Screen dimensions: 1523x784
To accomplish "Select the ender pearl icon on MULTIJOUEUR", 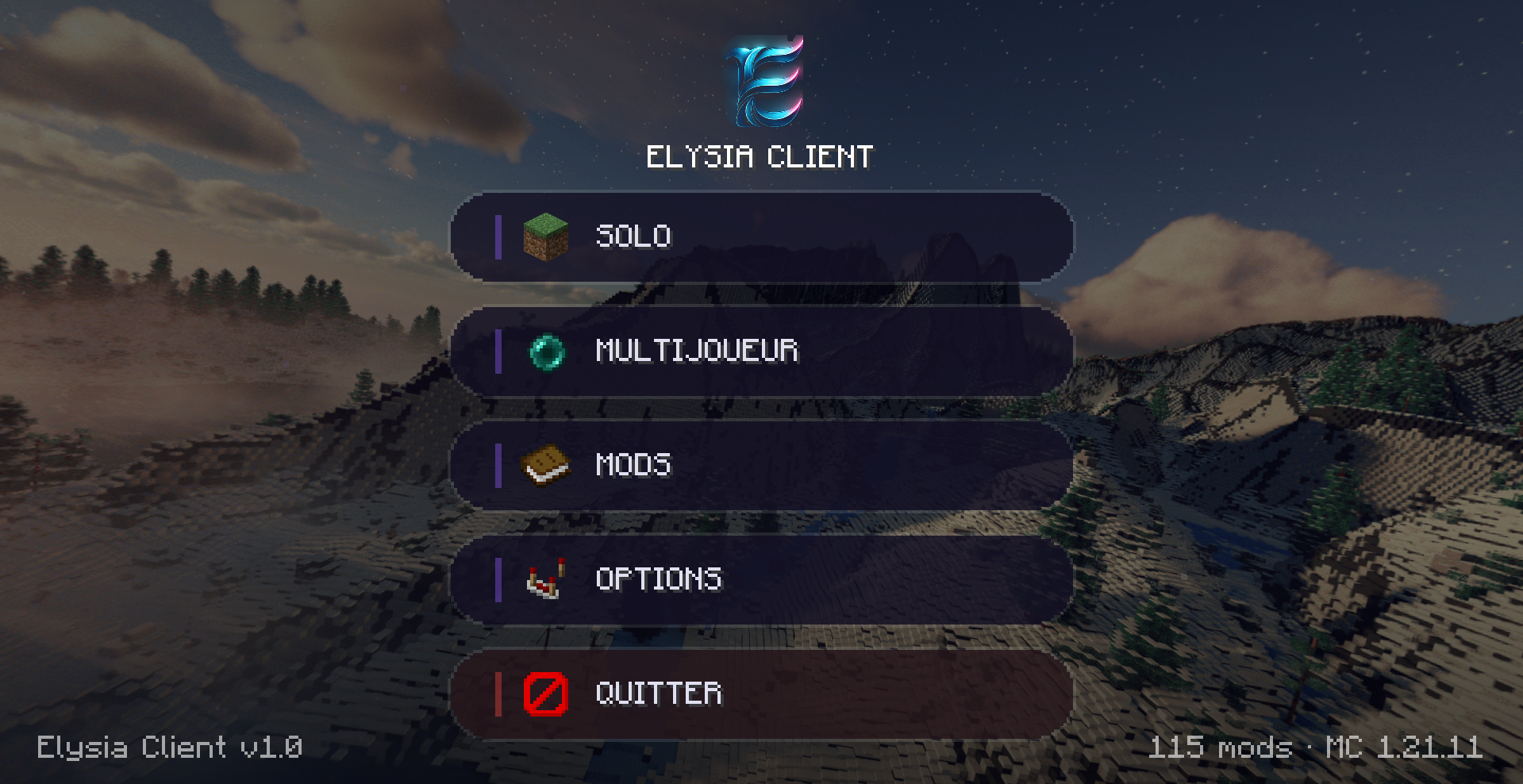I will [548, 352].
